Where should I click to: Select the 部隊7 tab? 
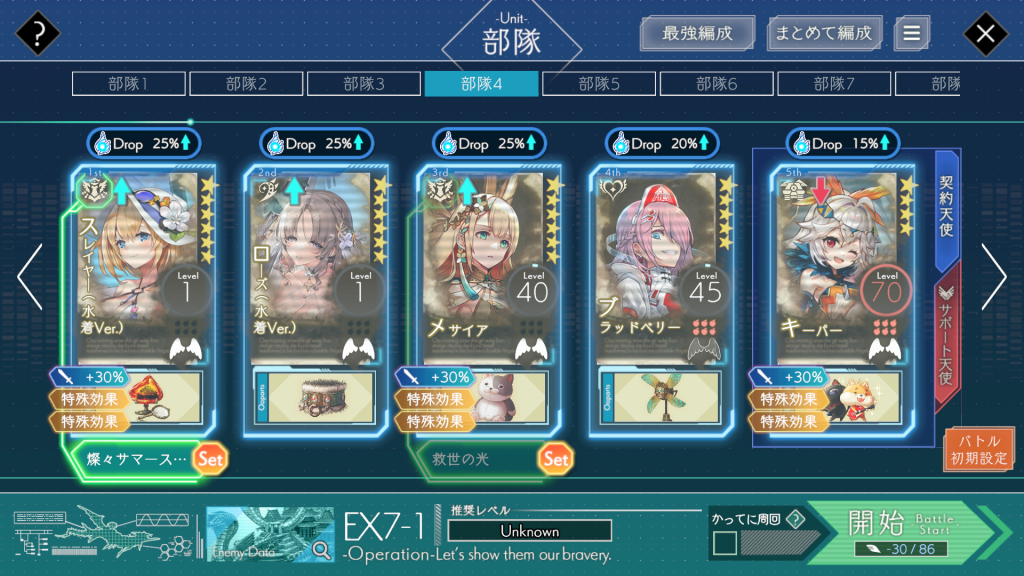coord(834,84)
